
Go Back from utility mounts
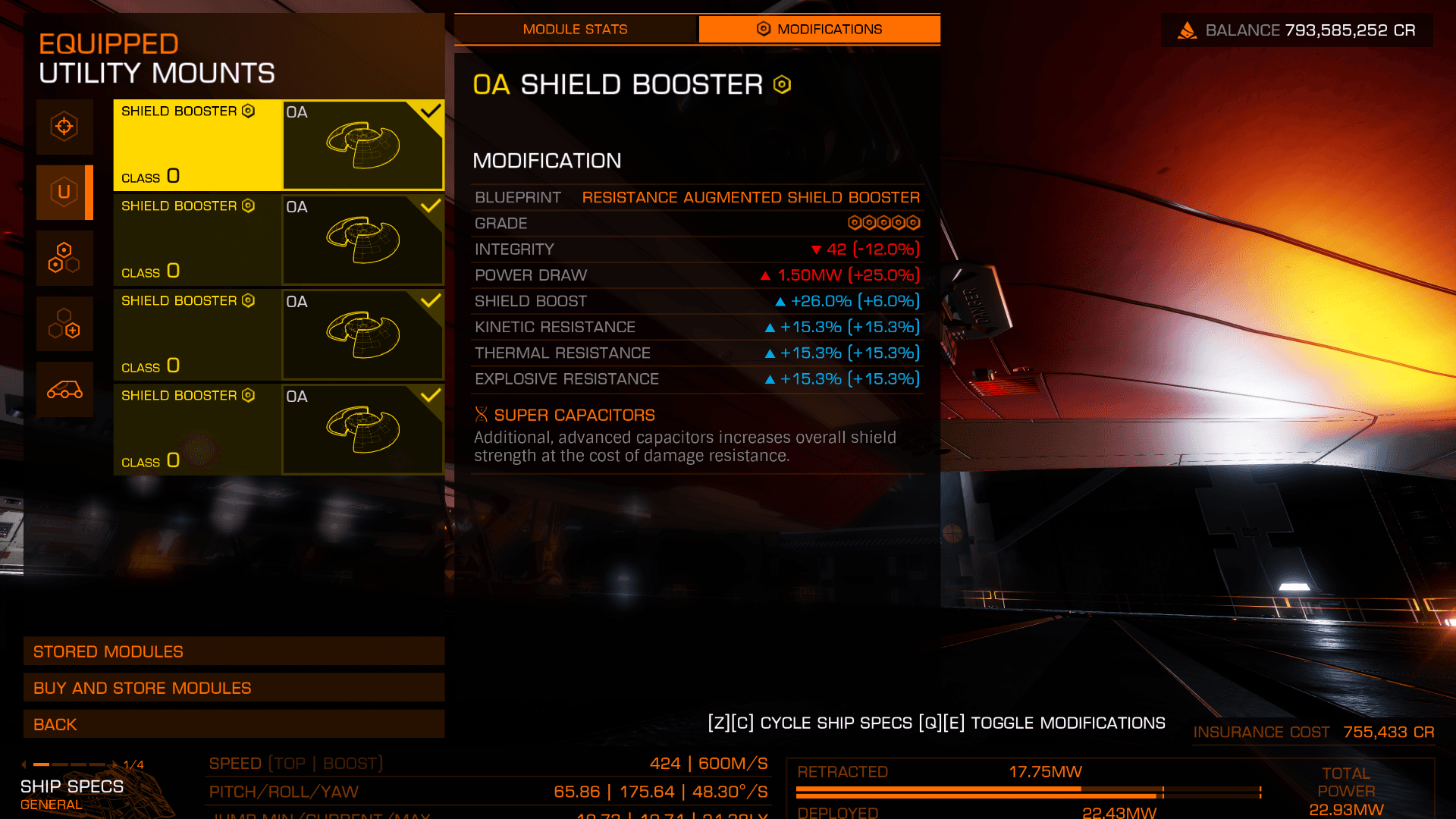(x=234, y=724)
